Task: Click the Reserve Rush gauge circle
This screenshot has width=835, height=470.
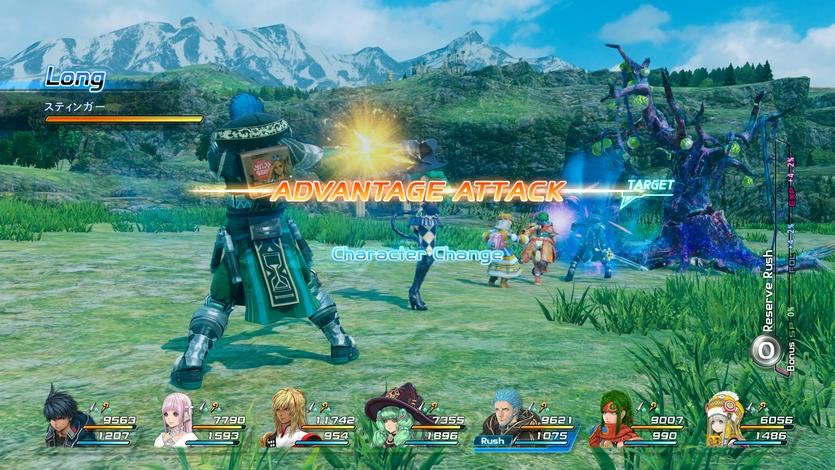Action: 766,349
